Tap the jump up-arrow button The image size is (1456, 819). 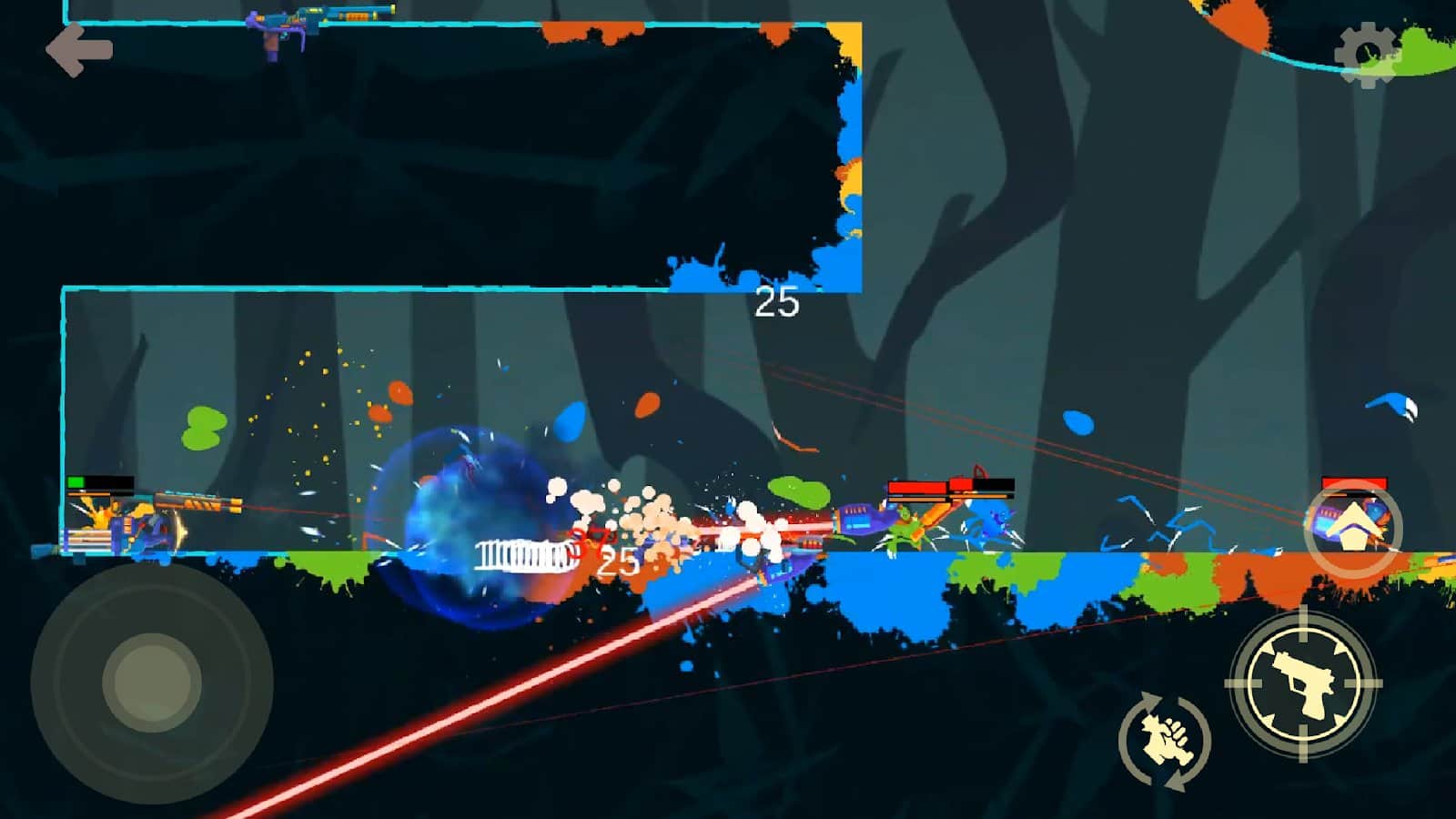click(x=1353, y=529)
